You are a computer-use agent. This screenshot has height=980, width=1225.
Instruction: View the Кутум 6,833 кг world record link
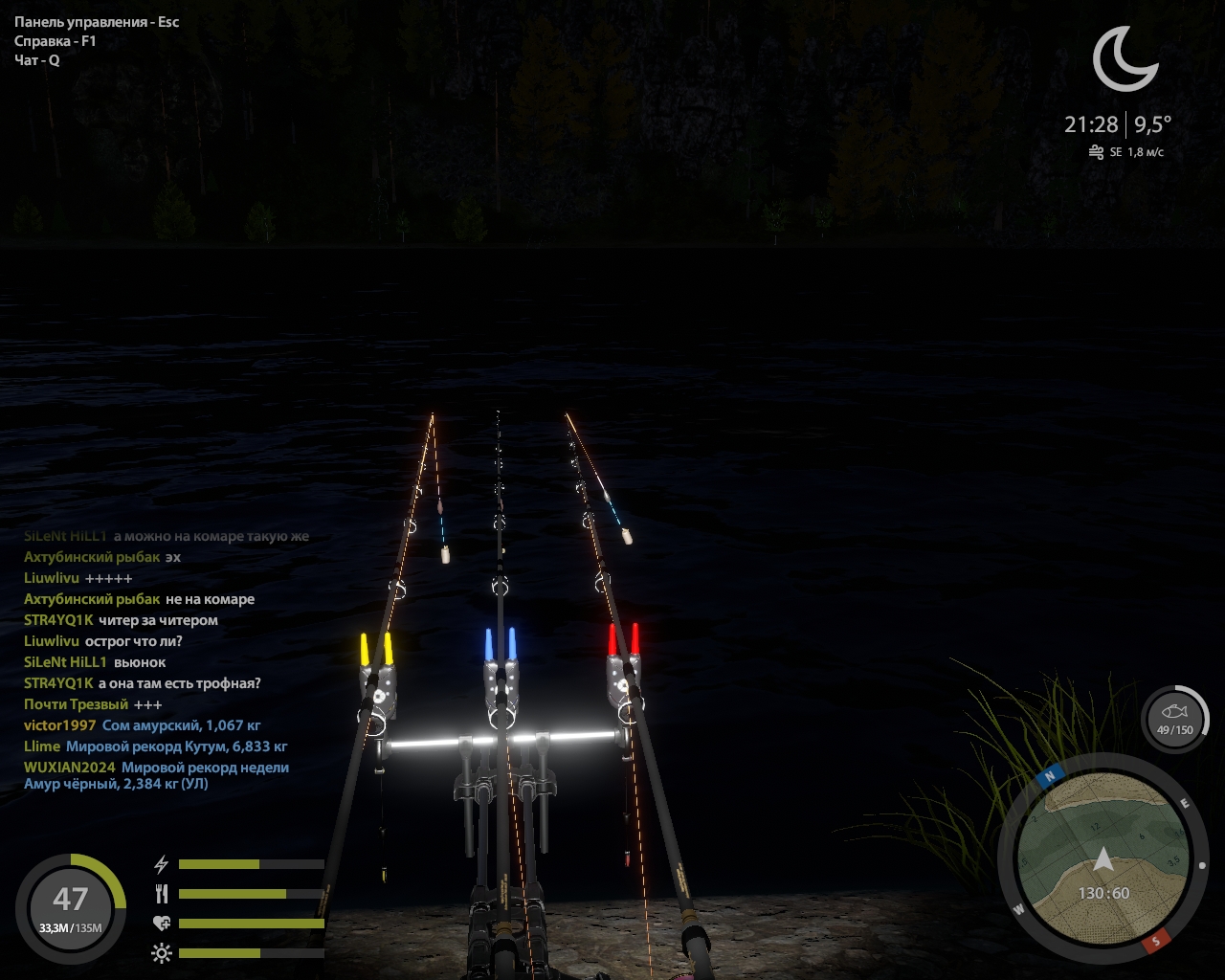(x=176, y=746)
